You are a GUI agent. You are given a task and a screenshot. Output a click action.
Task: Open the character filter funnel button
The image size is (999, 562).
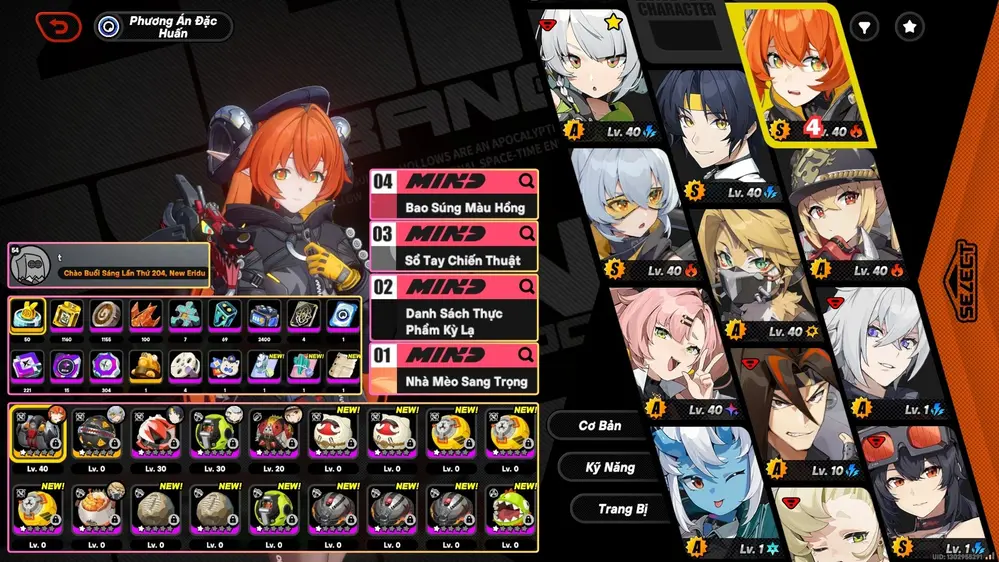864,27
